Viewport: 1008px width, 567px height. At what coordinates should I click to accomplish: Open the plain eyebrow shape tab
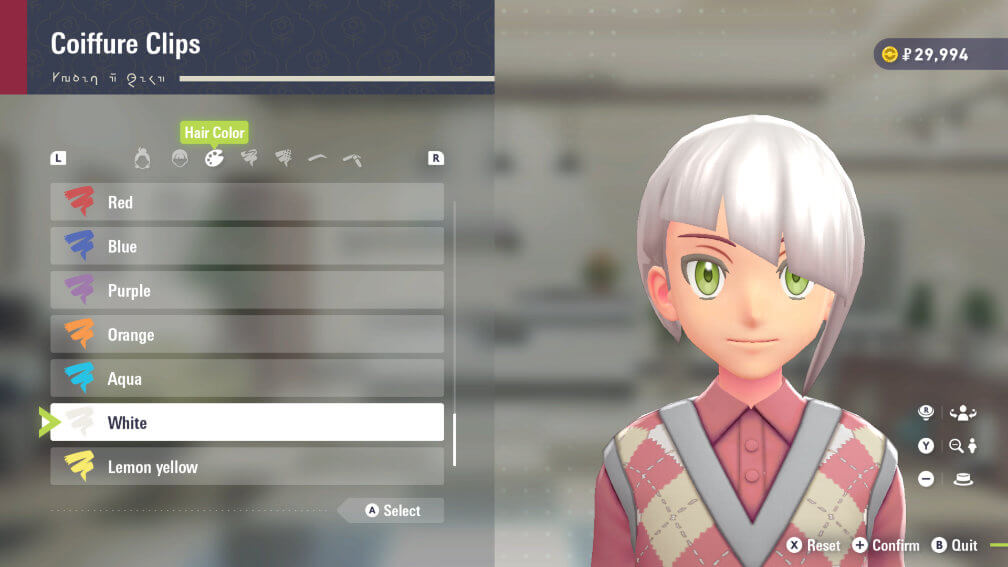click(317, 158)
